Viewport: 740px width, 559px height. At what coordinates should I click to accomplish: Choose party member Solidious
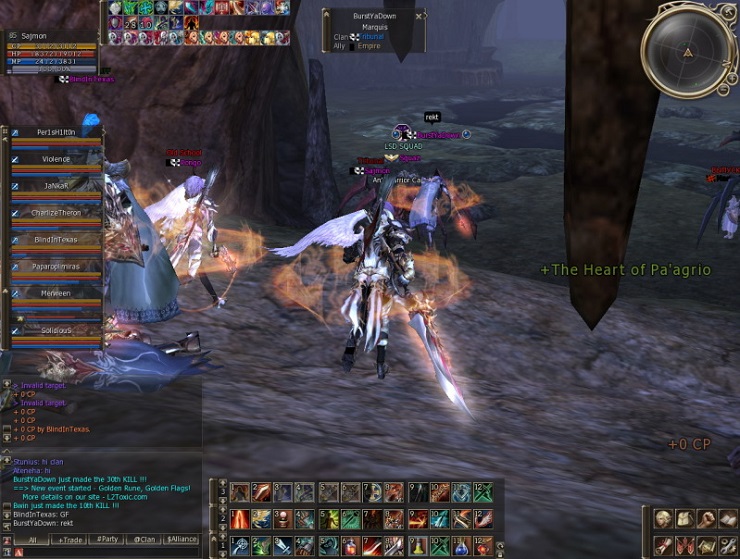(x=56, y=330)
